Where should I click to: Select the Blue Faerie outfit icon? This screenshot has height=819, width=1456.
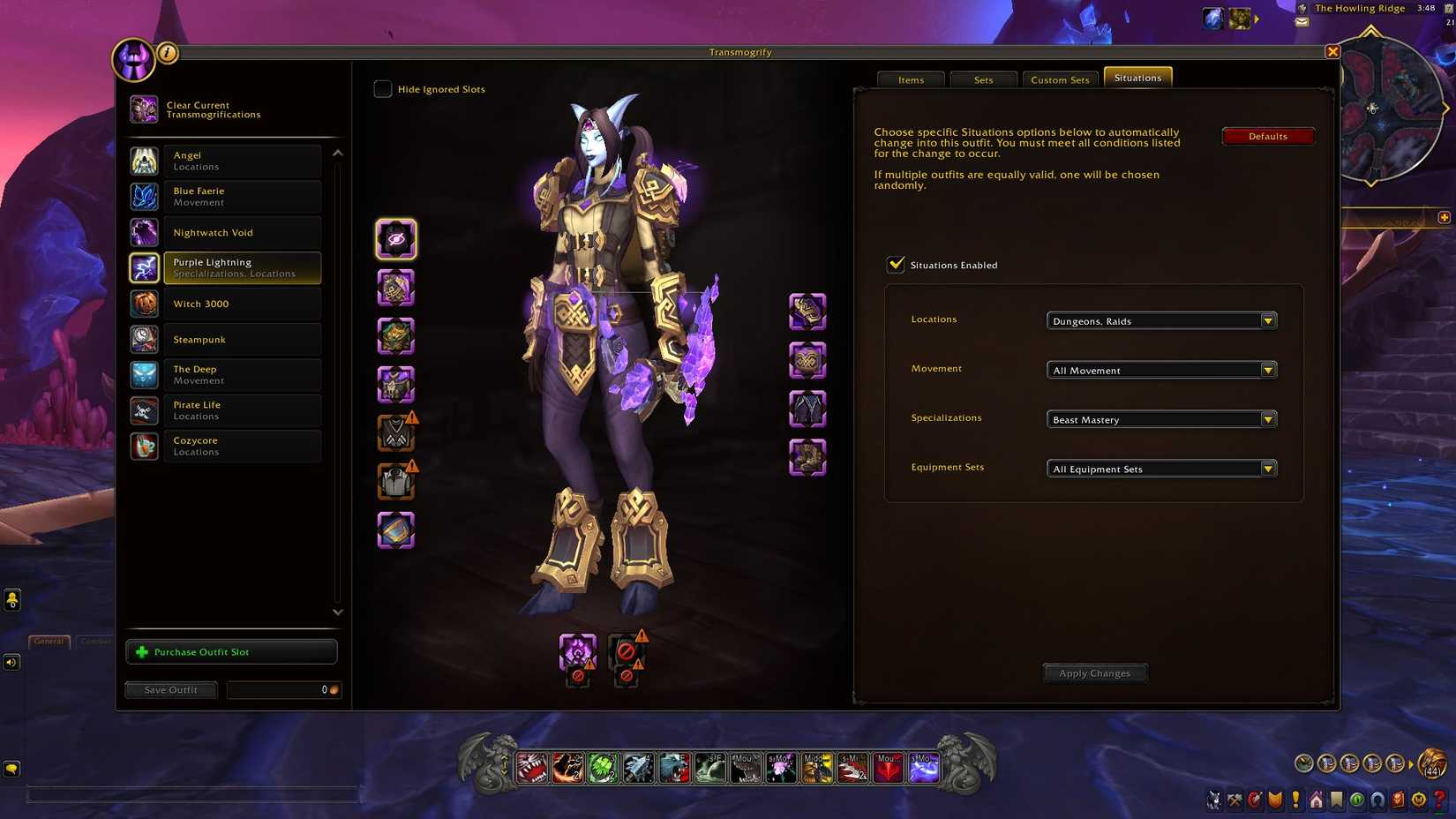pos(145,196)
